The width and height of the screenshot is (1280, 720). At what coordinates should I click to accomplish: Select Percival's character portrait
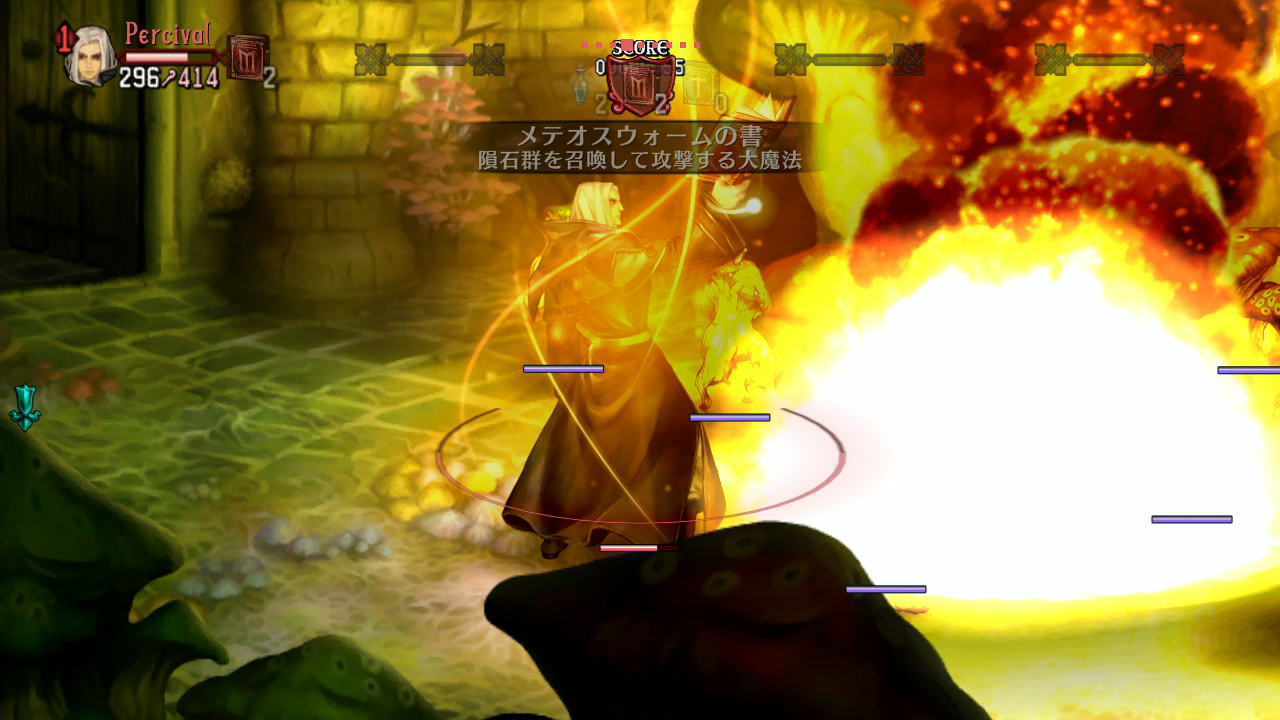(x=89, y=56)
